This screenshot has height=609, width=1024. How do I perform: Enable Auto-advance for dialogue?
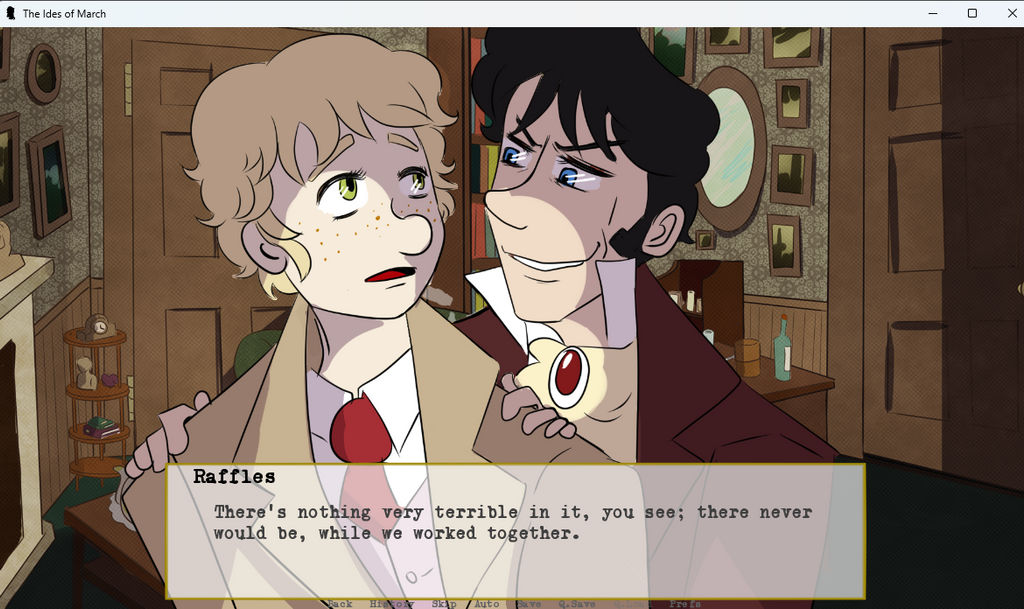click(486, 603)
